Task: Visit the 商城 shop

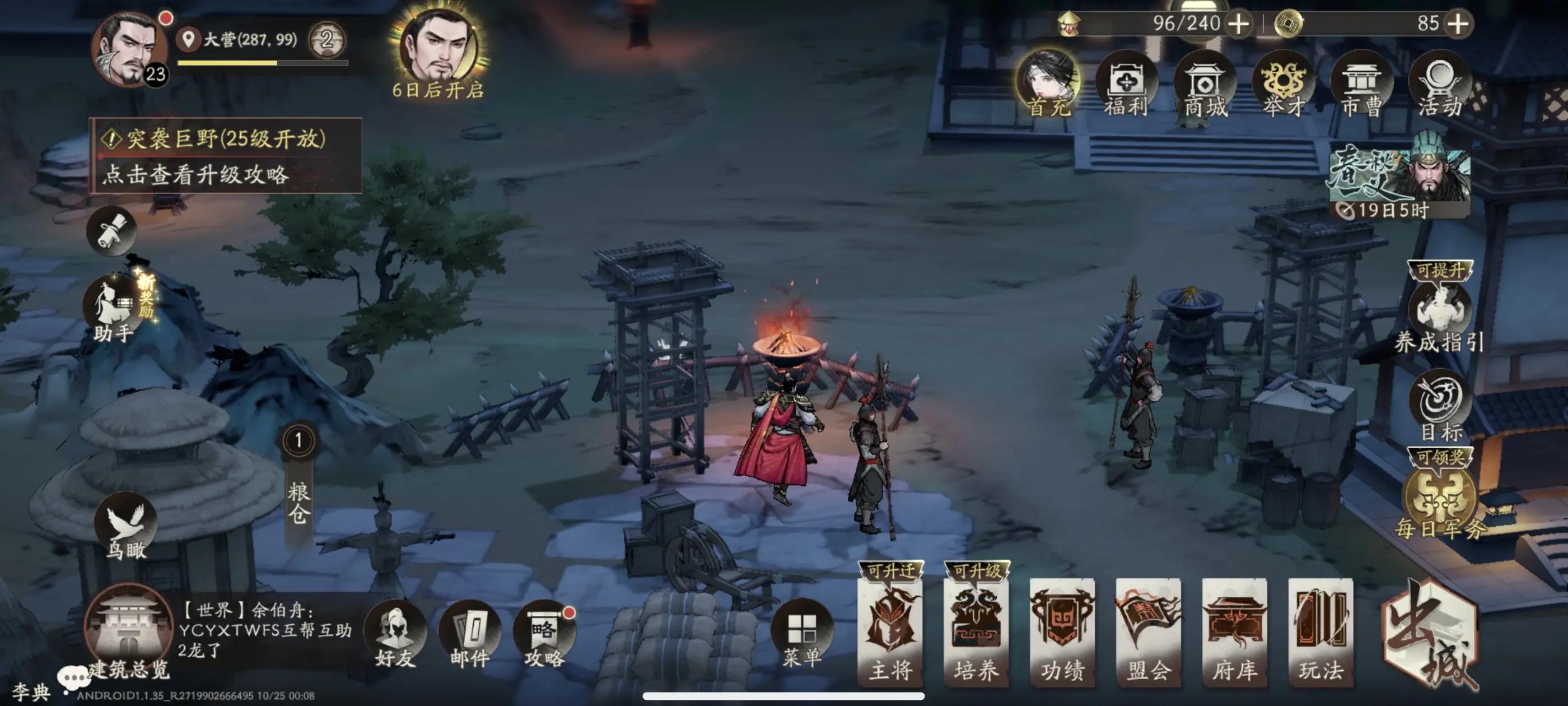Action: click(1205, 85)
